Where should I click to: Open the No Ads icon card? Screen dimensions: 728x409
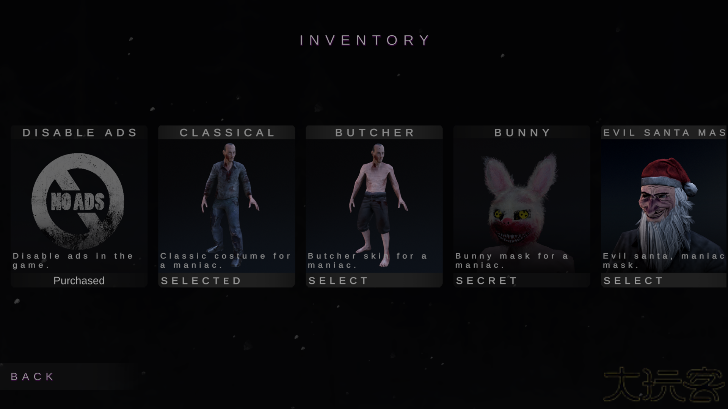(x=78, y=200)
